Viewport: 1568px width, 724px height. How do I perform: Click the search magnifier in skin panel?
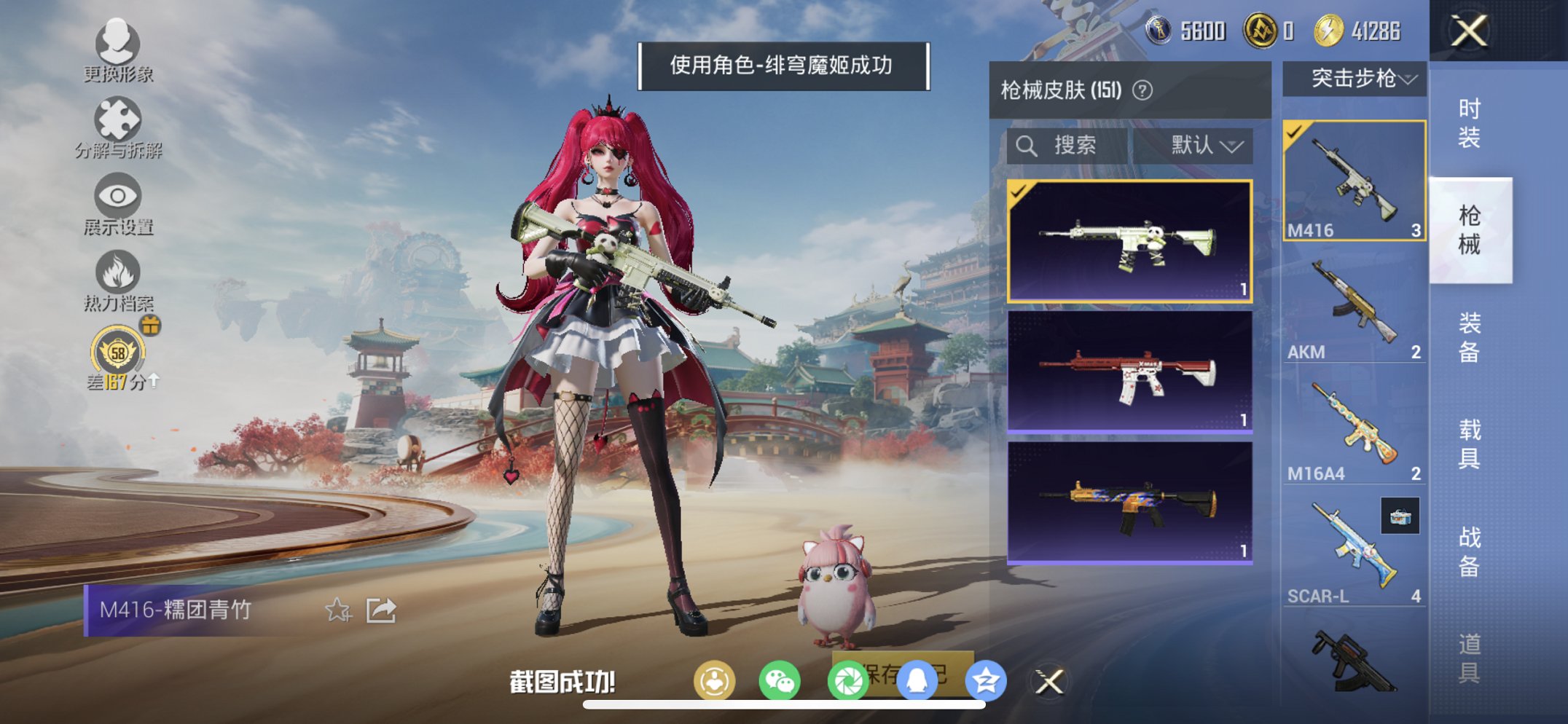[x=1027, y=145]
